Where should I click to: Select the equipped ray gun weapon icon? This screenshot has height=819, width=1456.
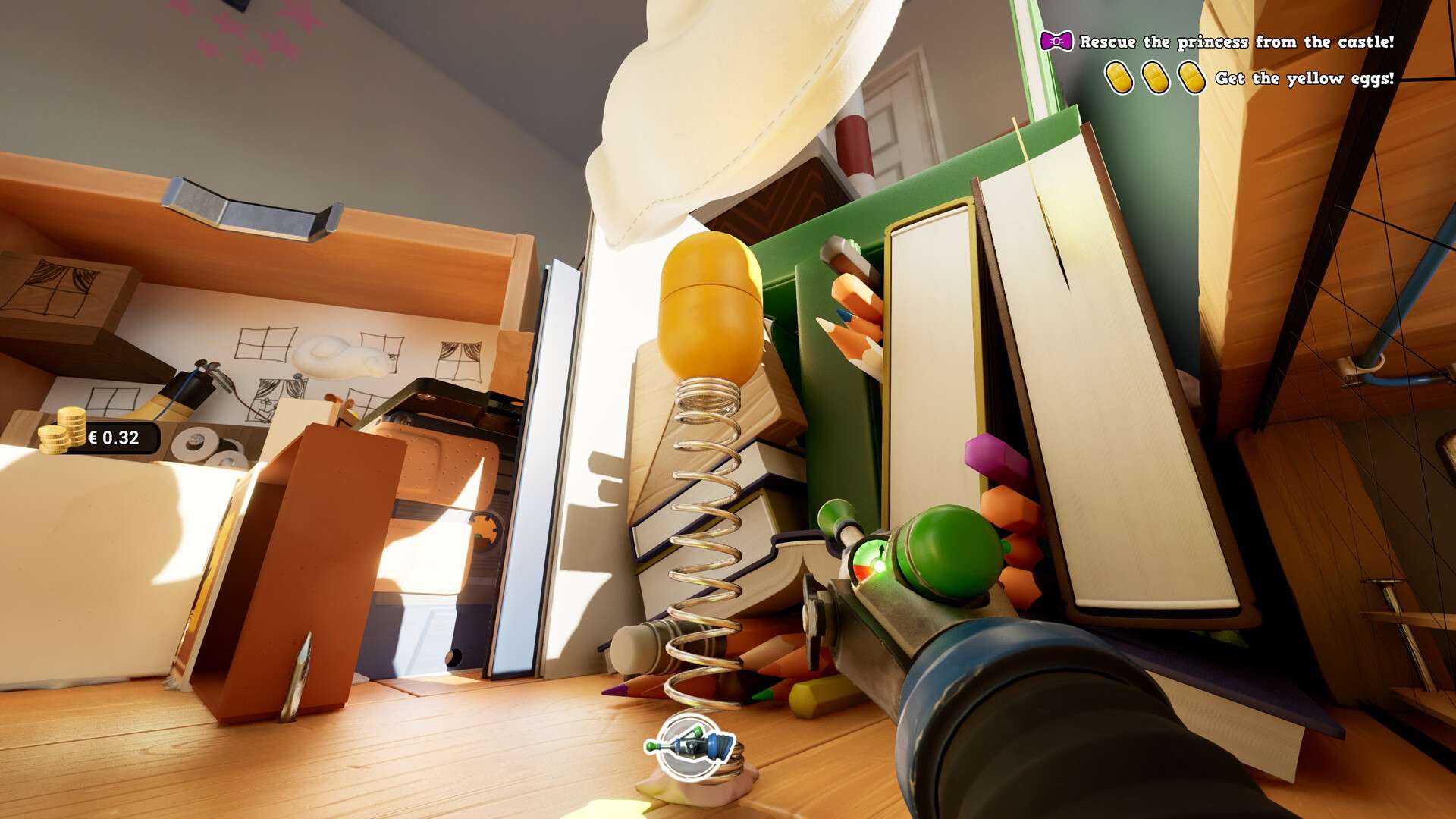(x=690, y=746)
